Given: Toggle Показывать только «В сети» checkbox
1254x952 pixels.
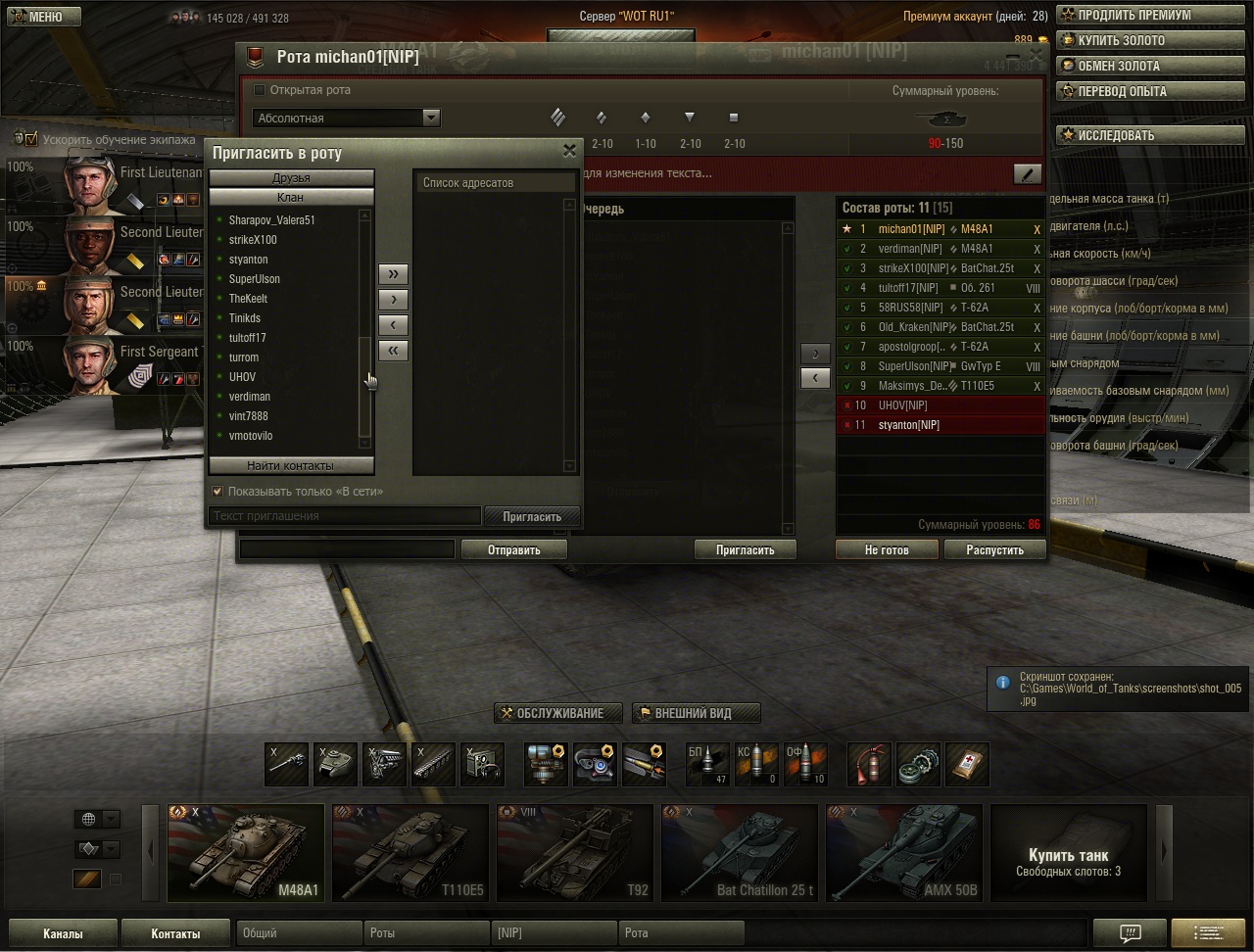Looking at the screenshot, I should (218, 492).
